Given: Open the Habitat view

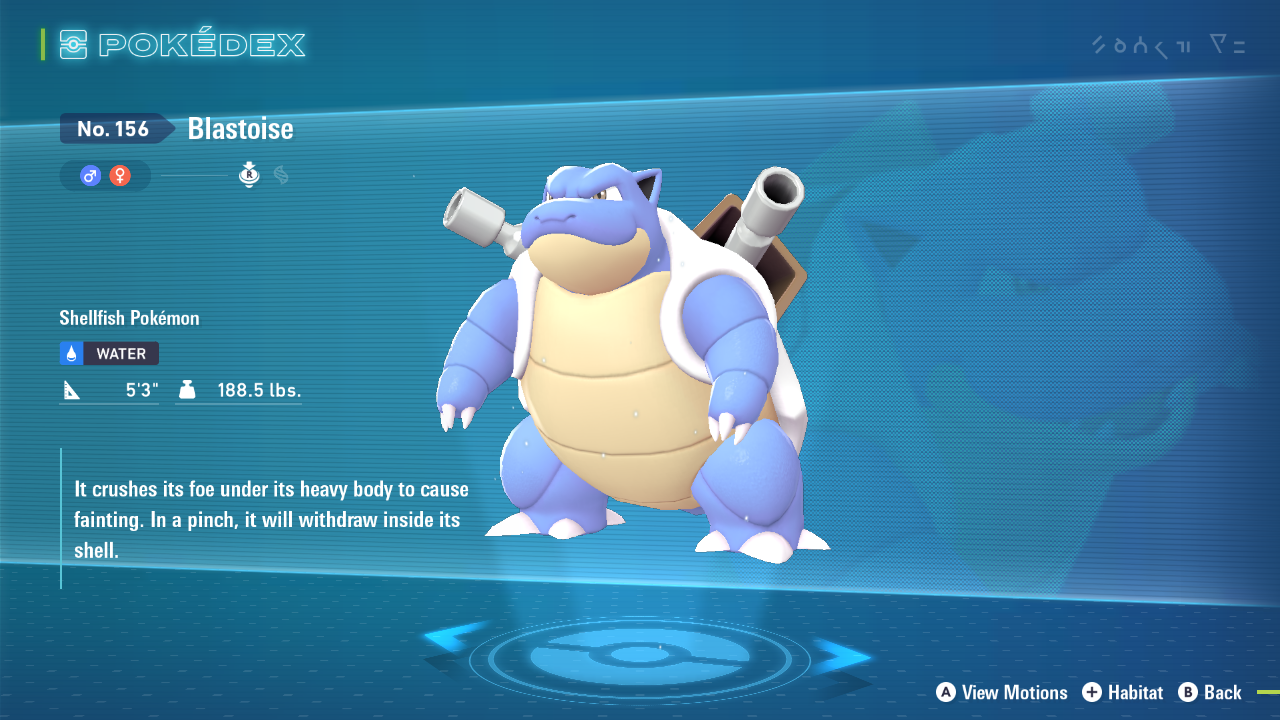Looking at the screenshot, I should point(1123,692).
